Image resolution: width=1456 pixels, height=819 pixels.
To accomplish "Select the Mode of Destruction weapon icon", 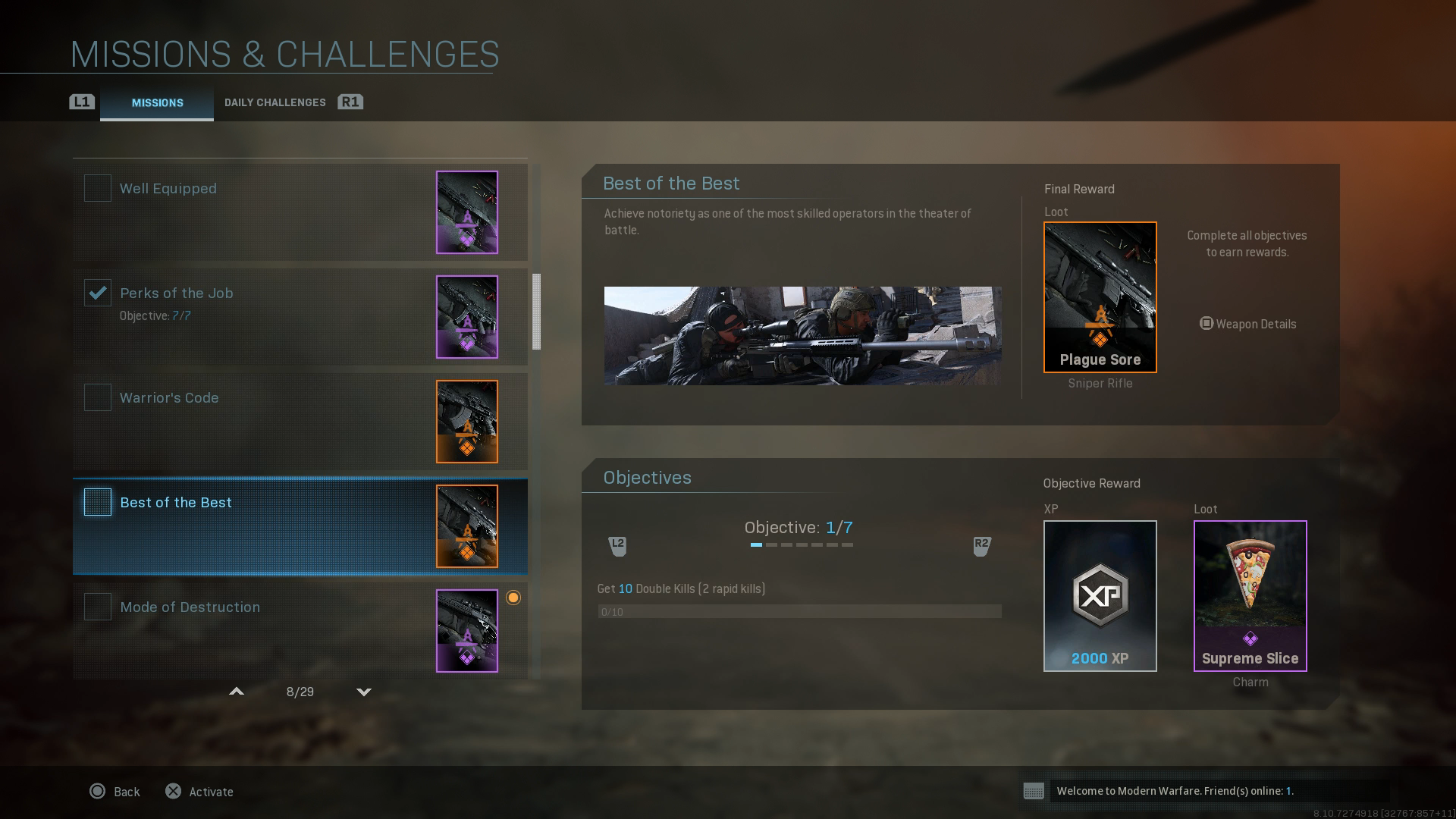I will (x=466, y=630).
